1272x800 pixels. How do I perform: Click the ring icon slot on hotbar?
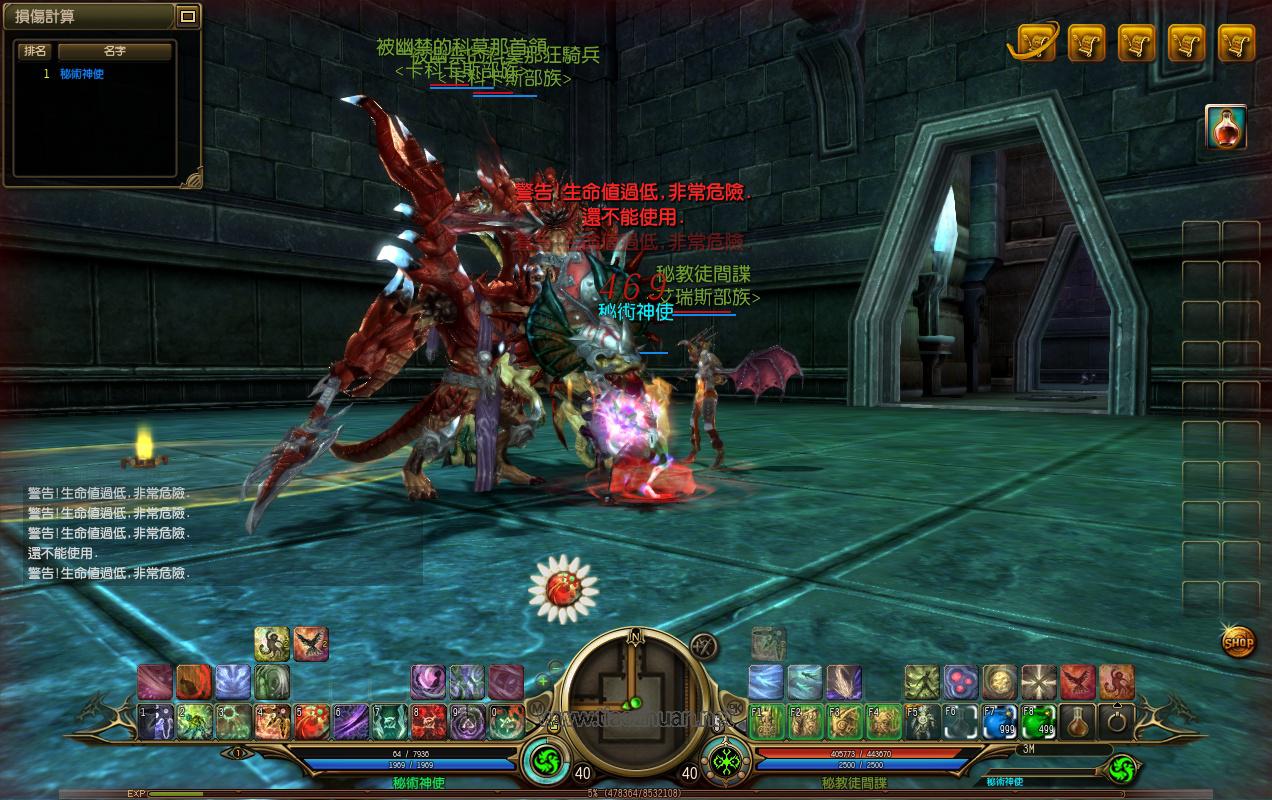1116,721
